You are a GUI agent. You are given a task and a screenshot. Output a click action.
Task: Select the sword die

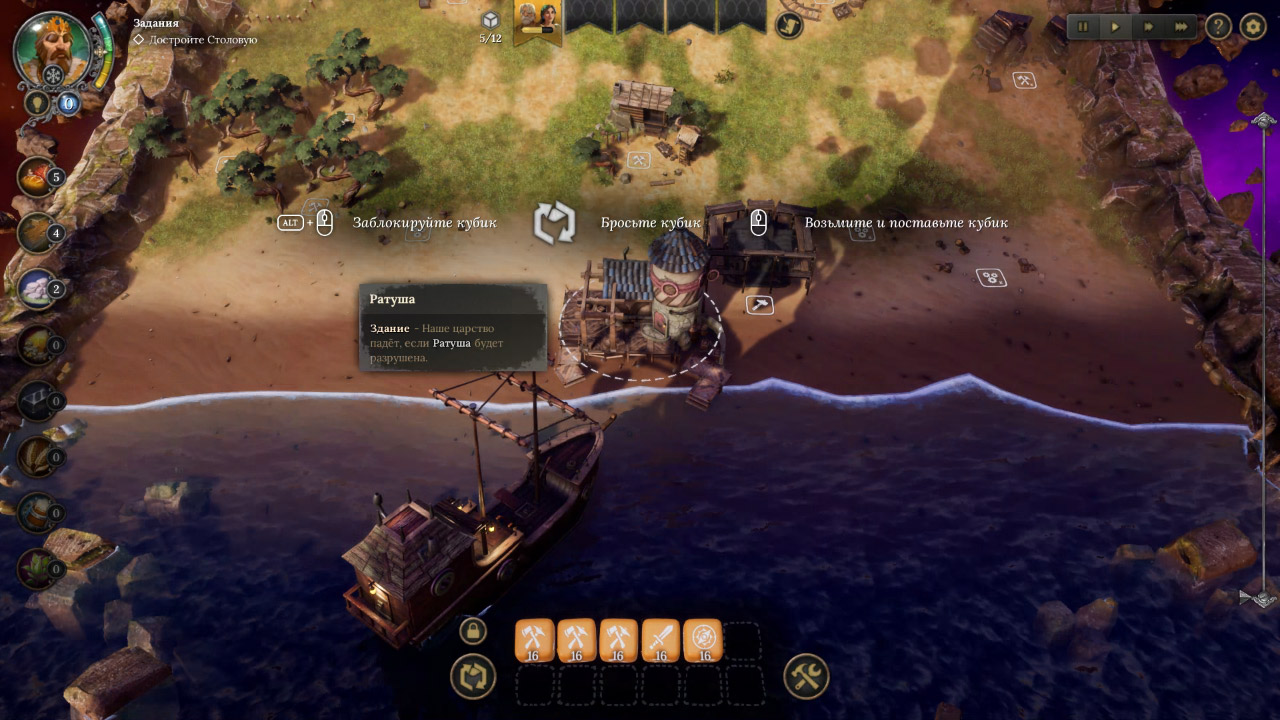point(660,640)
